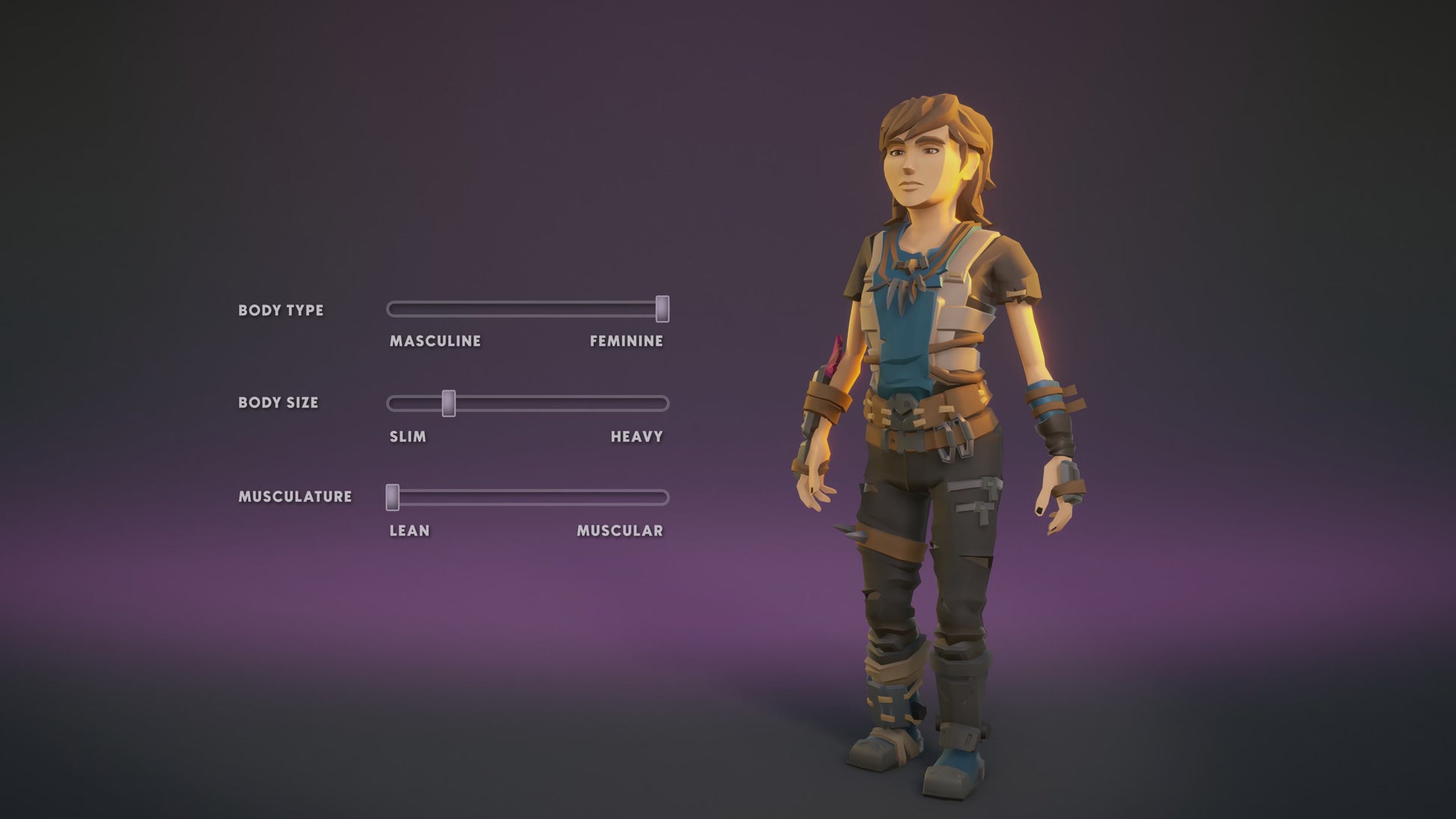
Task: Click the Body Size slider handle
Action: click(x=447, y=402)
